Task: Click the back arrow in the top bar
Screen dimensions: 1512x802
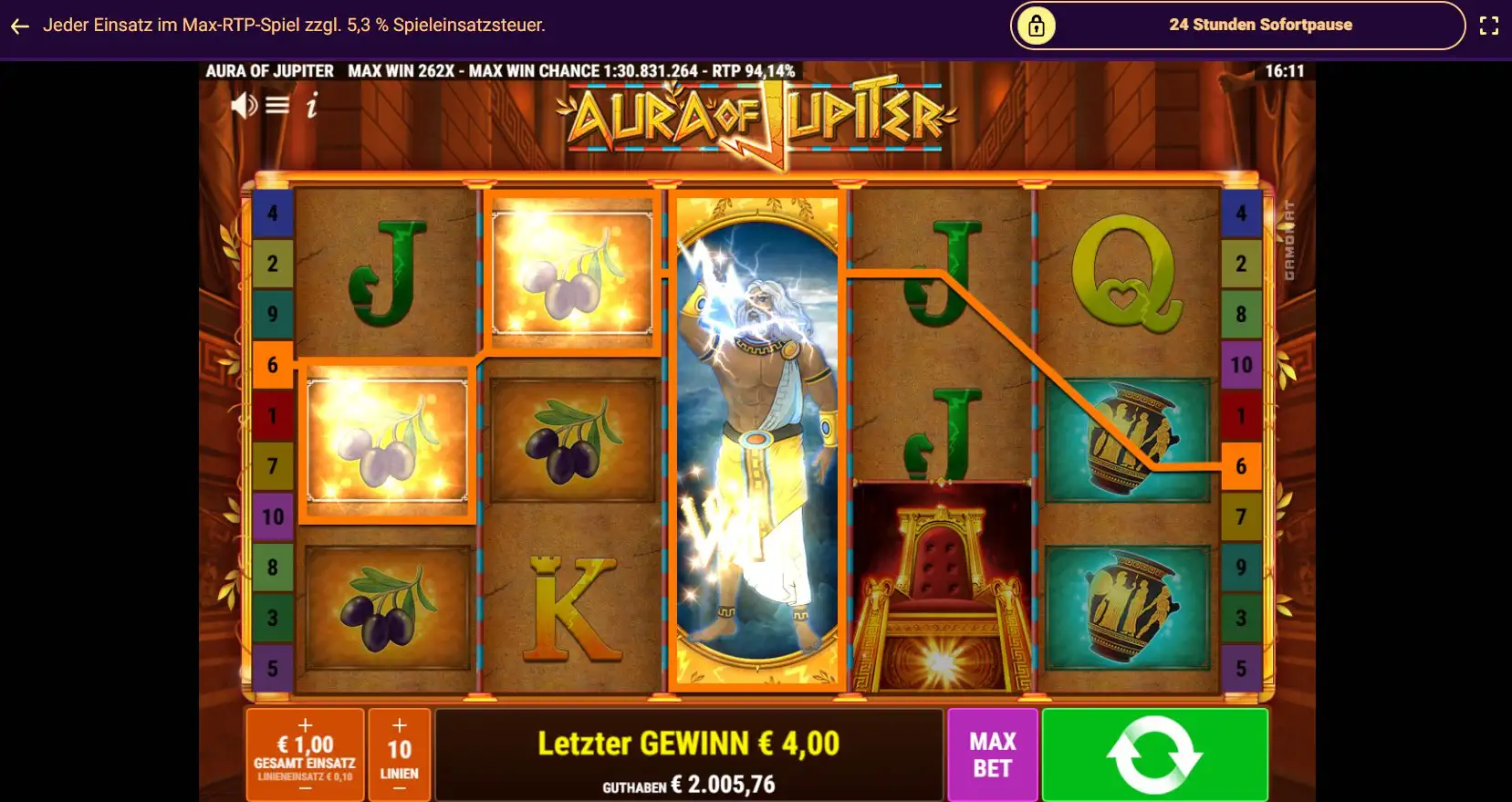Action: click(x=19, y=26)
